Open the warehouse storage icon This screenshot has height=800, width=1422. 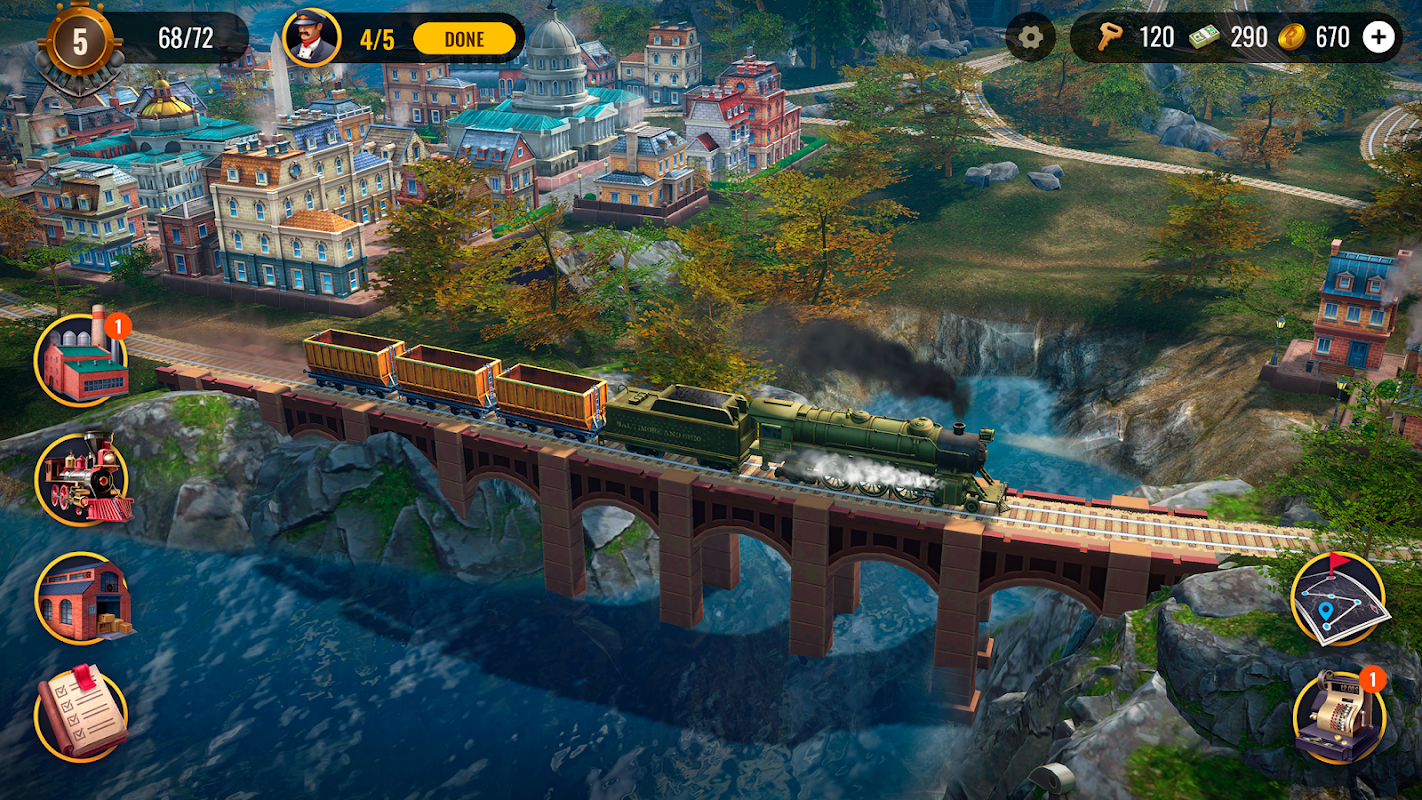coord(82,598)
